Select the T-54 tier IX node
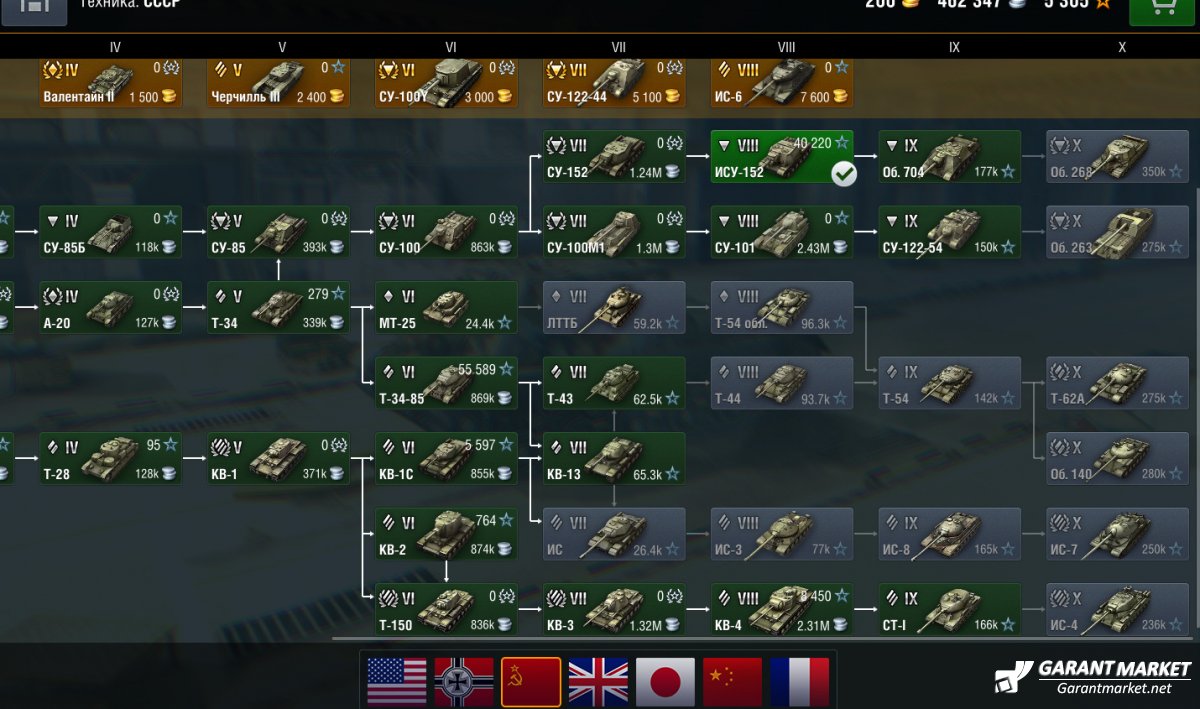The image size is (1200, 709). (x=949, y=384)
